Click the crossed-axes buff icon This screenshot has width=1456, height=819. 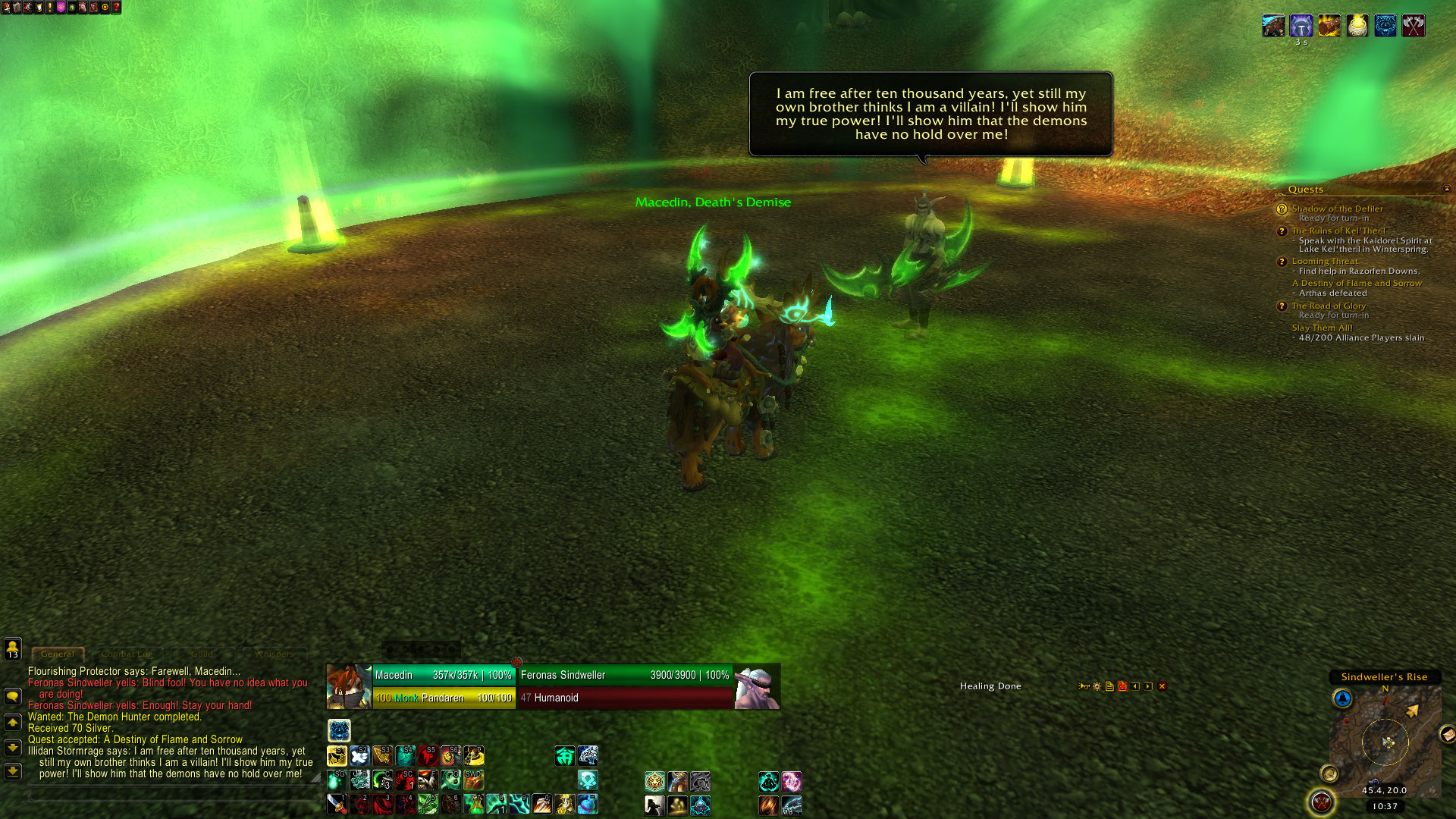pos(1413,26)
